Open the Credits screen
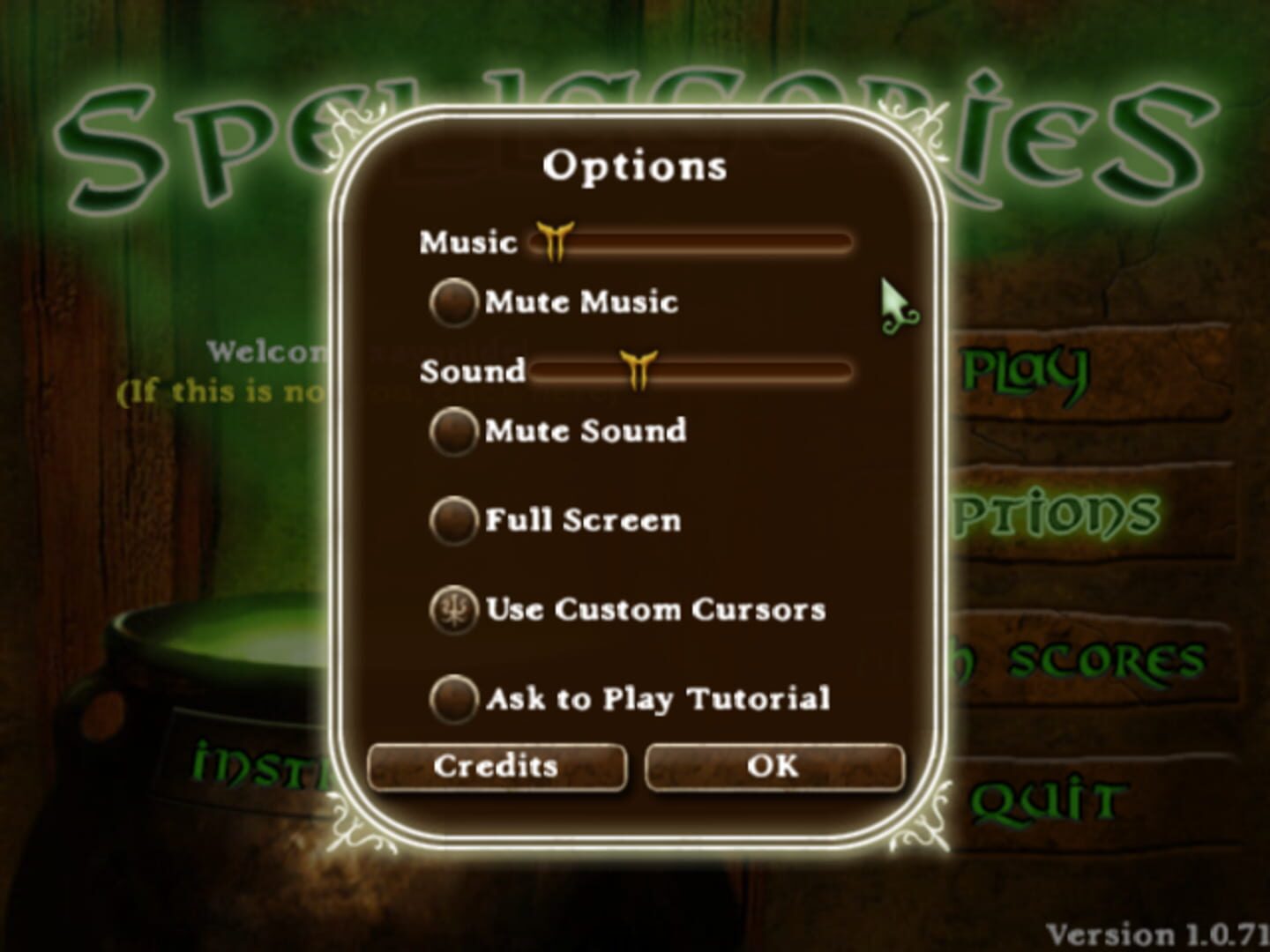The image size is (1270, 952). (497, 766)
